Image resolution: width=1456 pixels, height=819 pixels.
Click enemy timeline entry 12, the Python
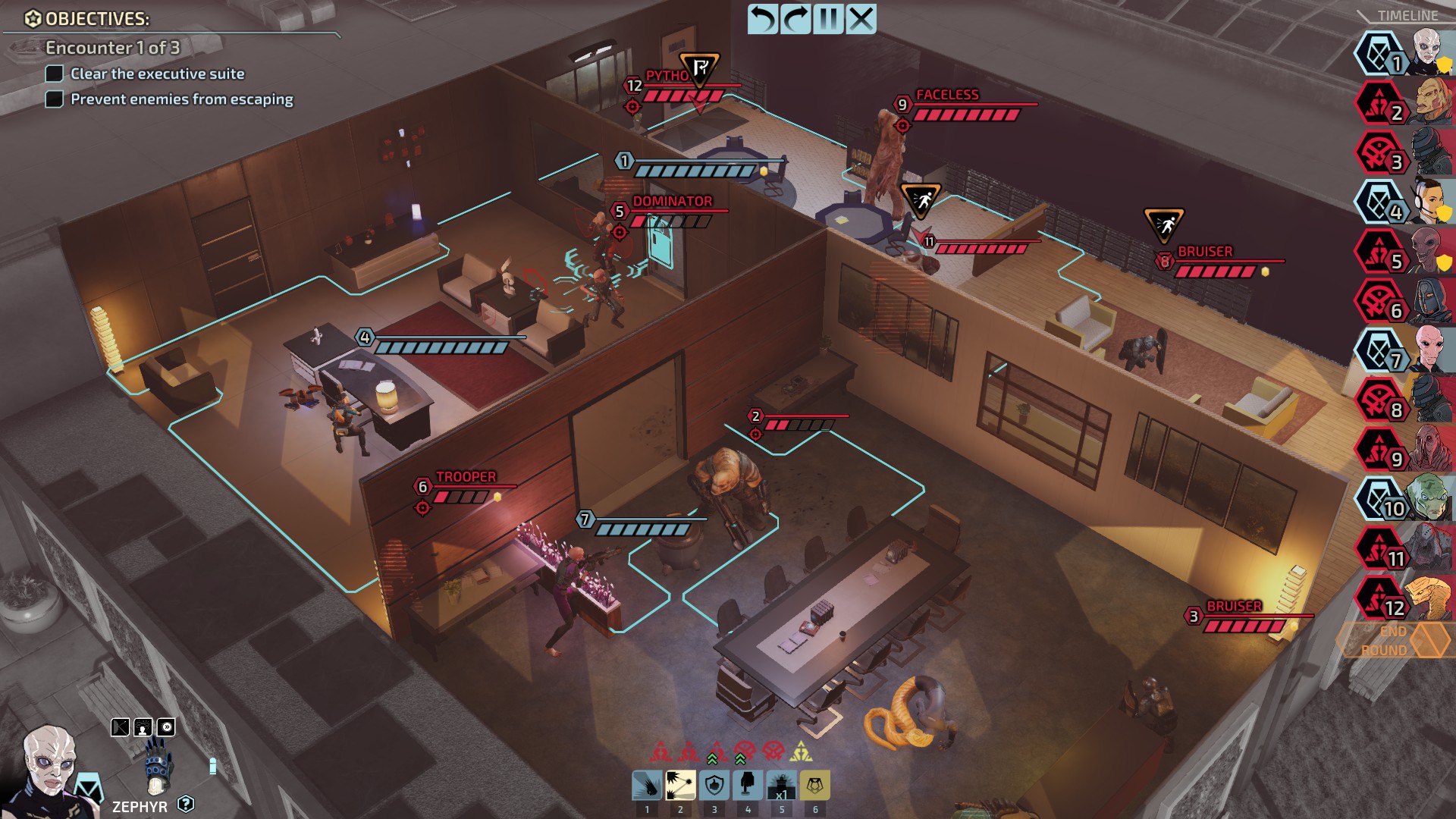[1404, 598]
